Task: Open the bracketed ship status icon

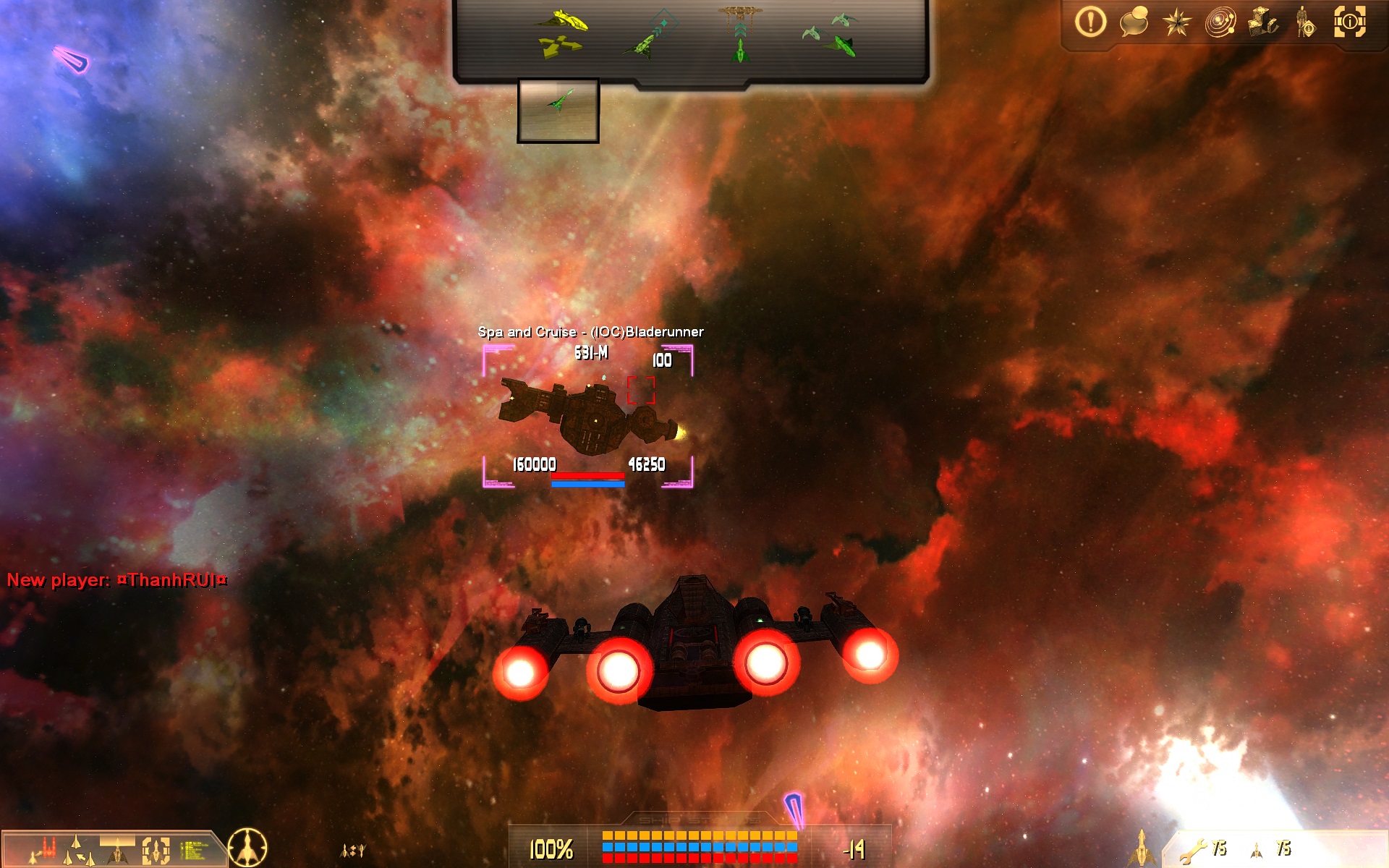Action: 156,850
